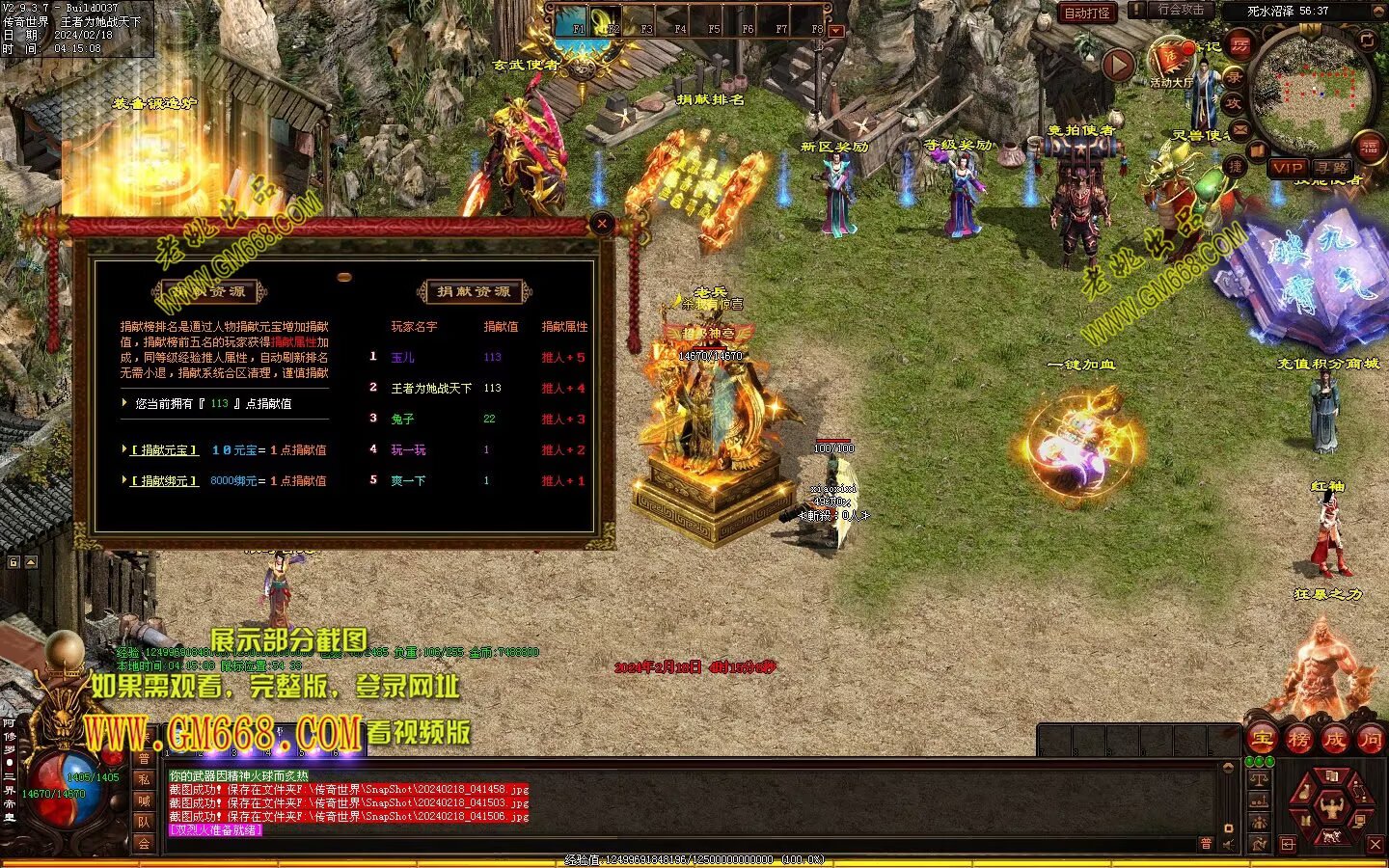Open the 成 achievements round button
Image resolution: width=1389 pixels, height=868 pixels.
1335,740
